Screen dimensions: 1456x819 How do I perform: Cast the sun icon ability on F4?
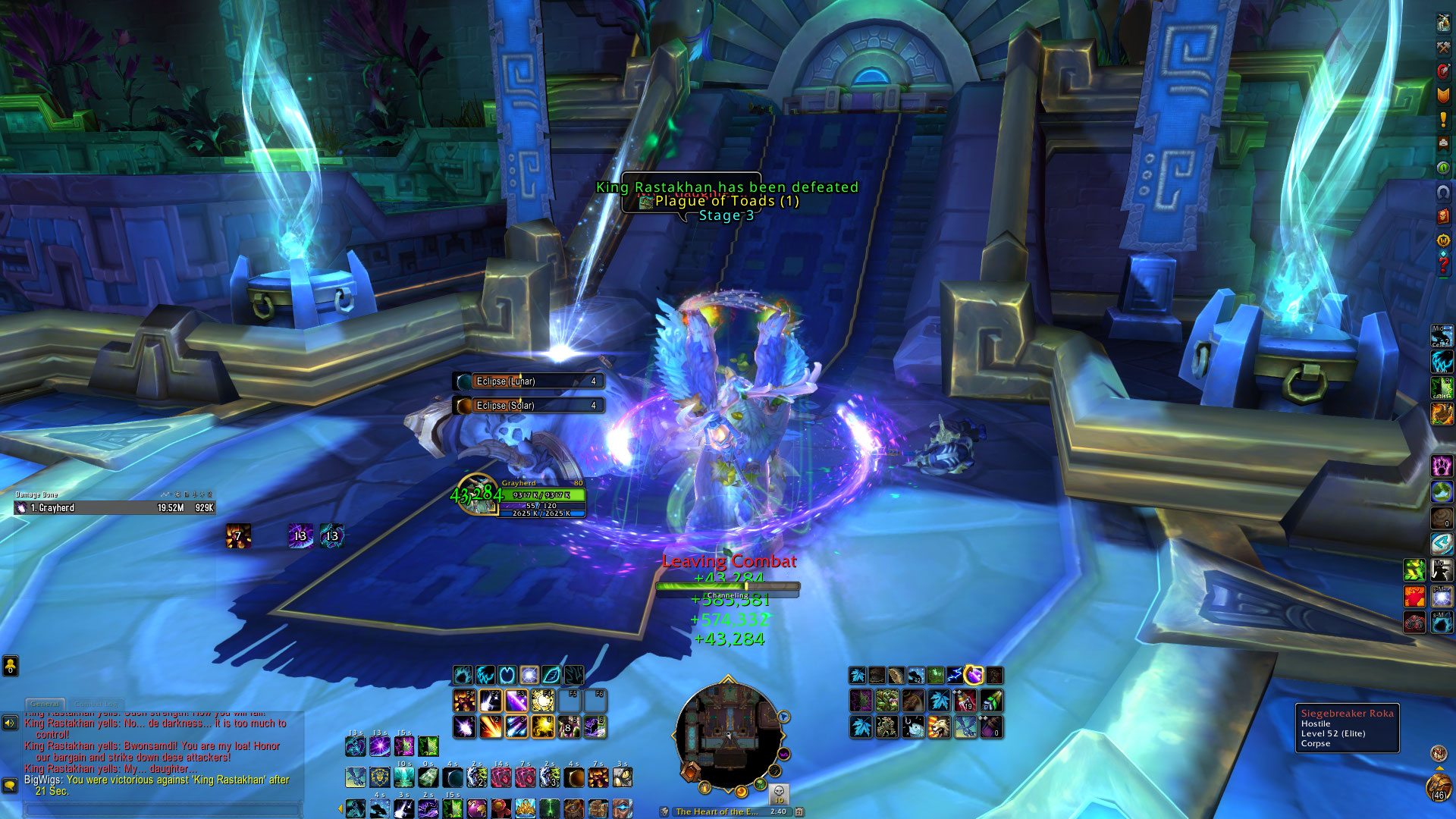(x=543, y=701)
